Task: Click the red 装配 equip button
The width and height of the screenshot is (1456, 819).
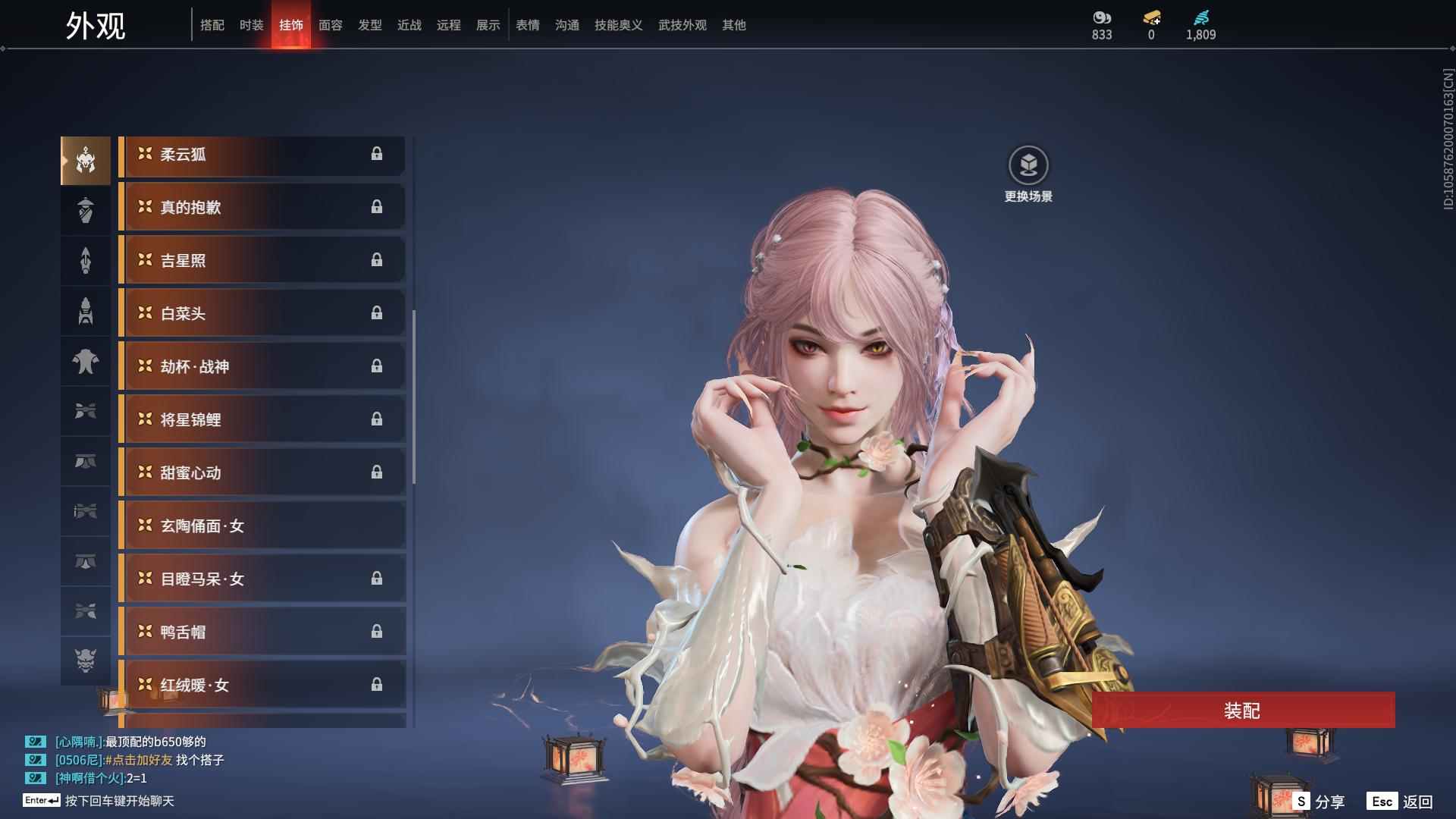Action: pyautogui.click(x=1243, y=711)
